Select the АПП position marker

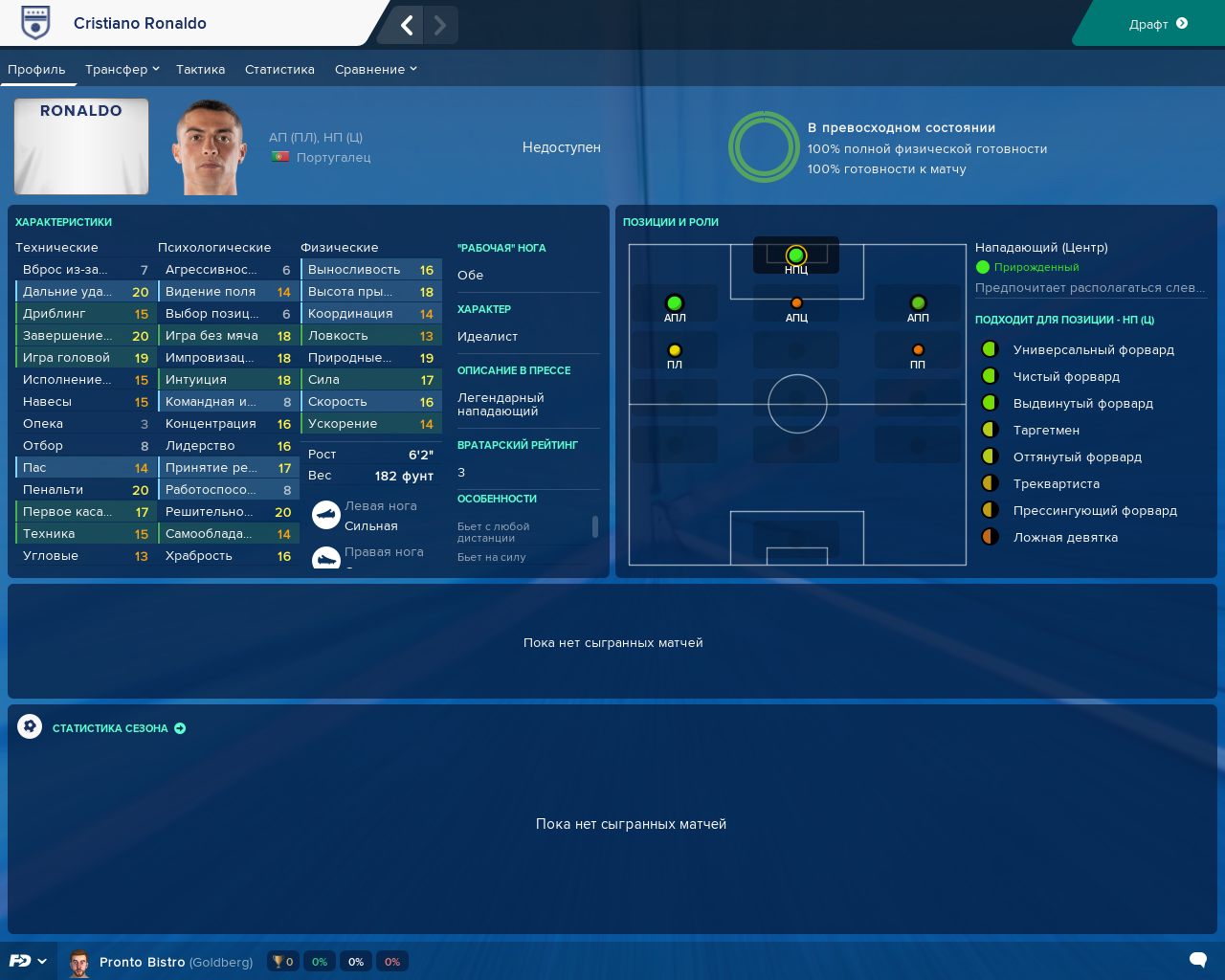(918, 304)
